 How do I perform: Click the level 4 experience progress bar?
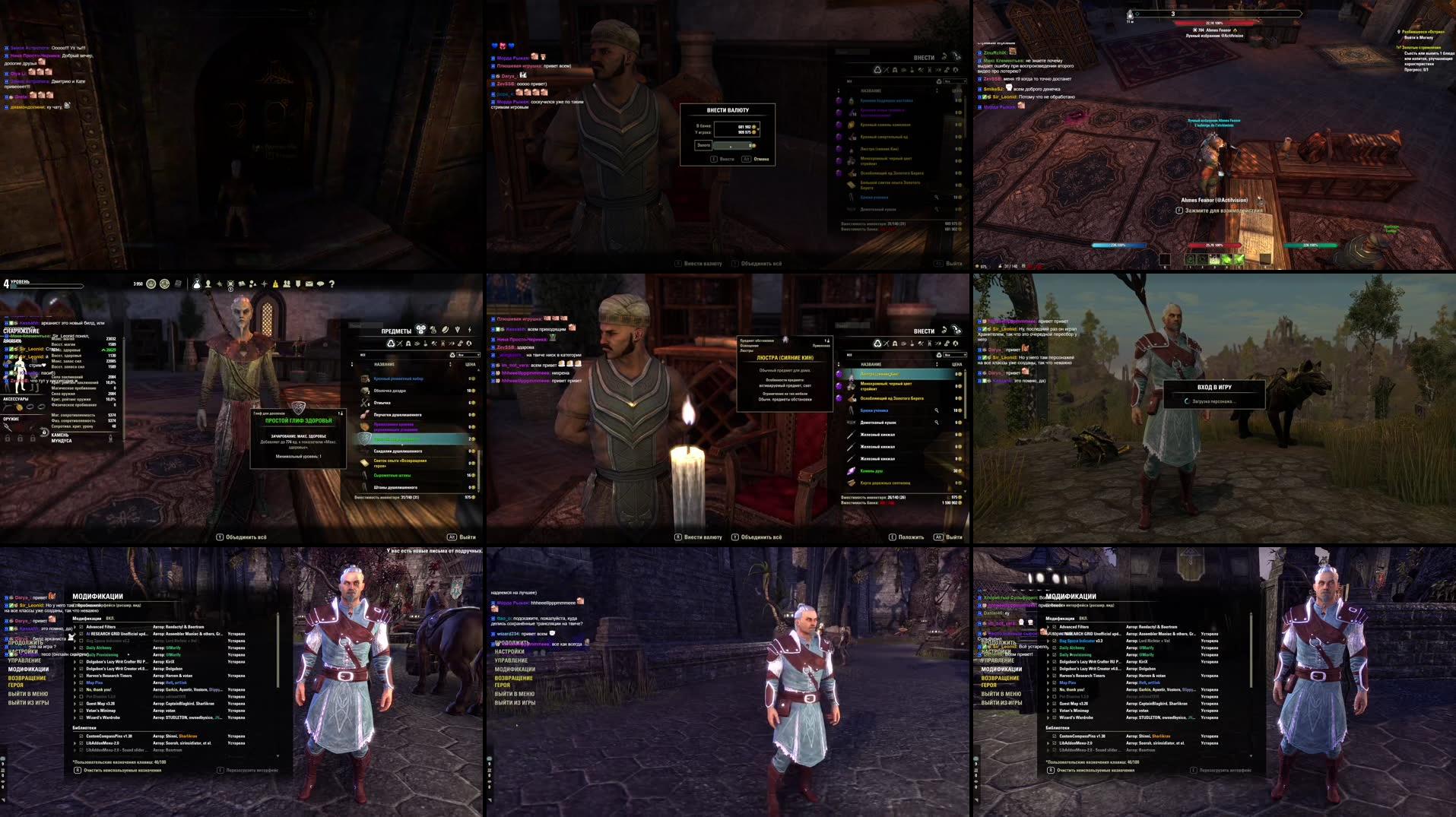click(46, 285)
